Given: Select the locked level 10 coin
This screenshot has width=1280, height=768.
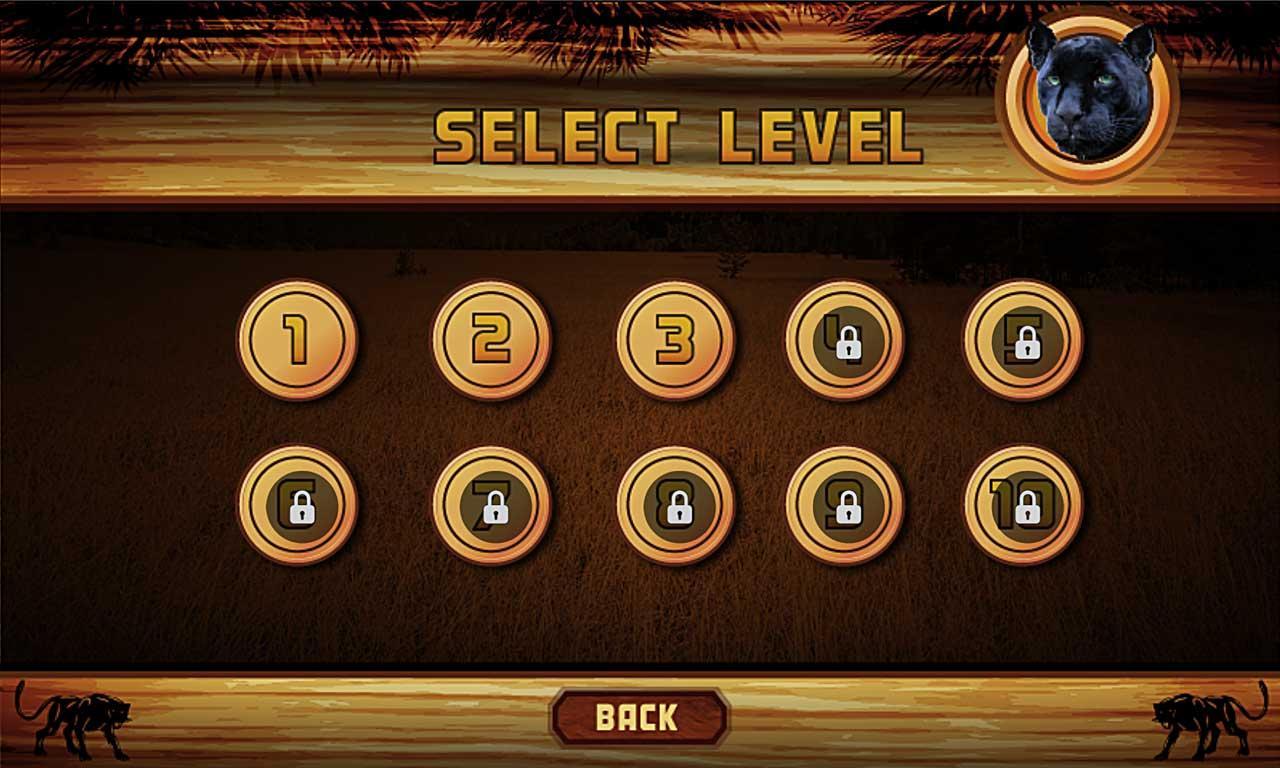Looking at the screenshot, I should pos(1023,505).
